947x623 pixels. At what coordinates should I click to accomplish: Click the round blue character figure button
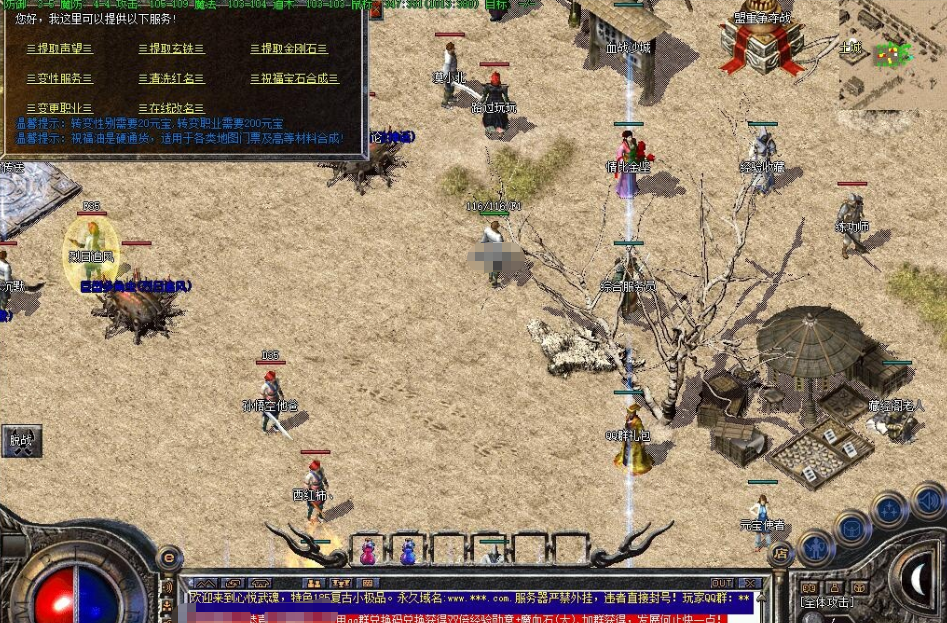coord(817,547)
